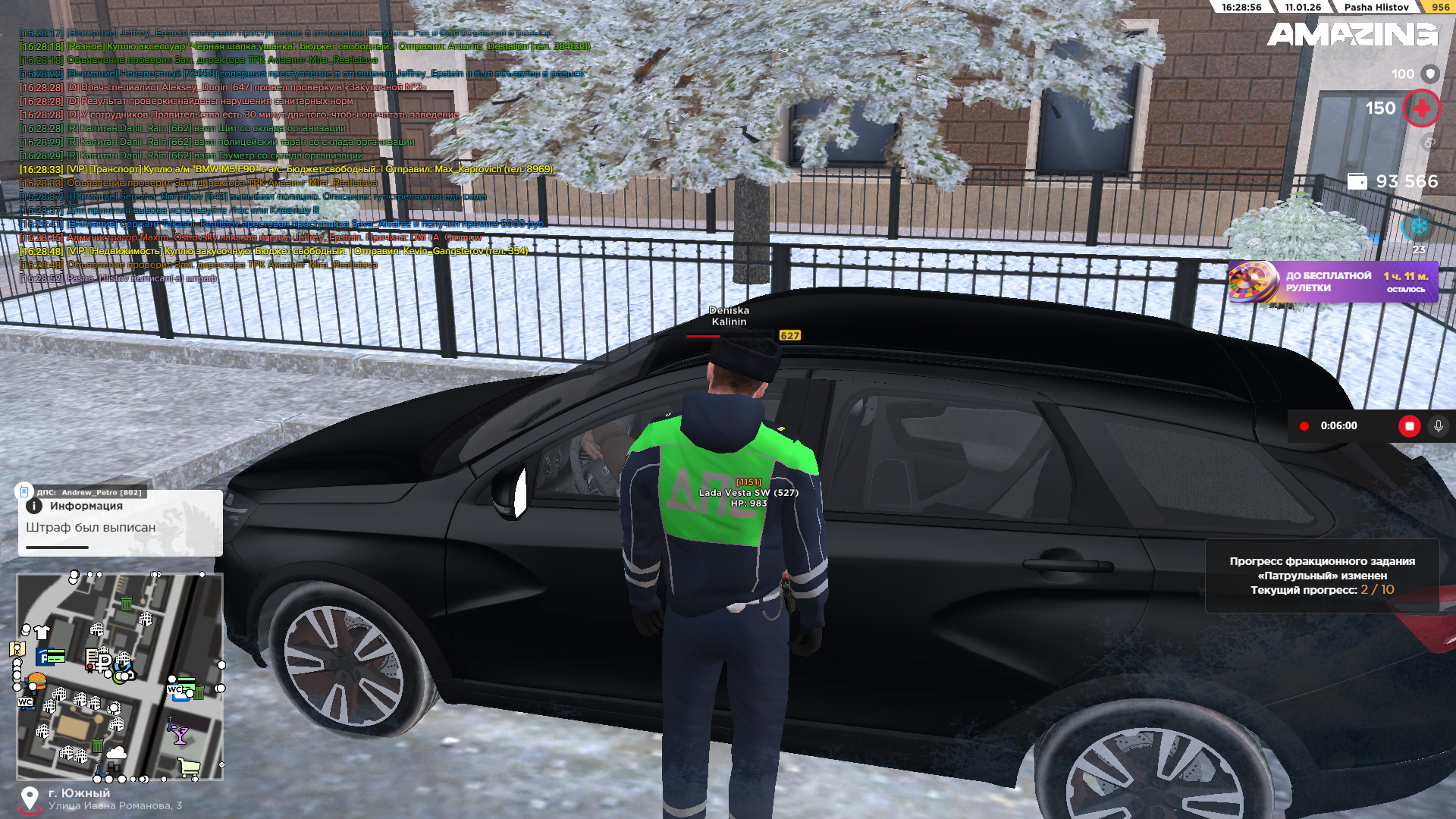Click the red health cross icon
Viewport: 1456px width, 819px height.
[x=1421, y=108]
